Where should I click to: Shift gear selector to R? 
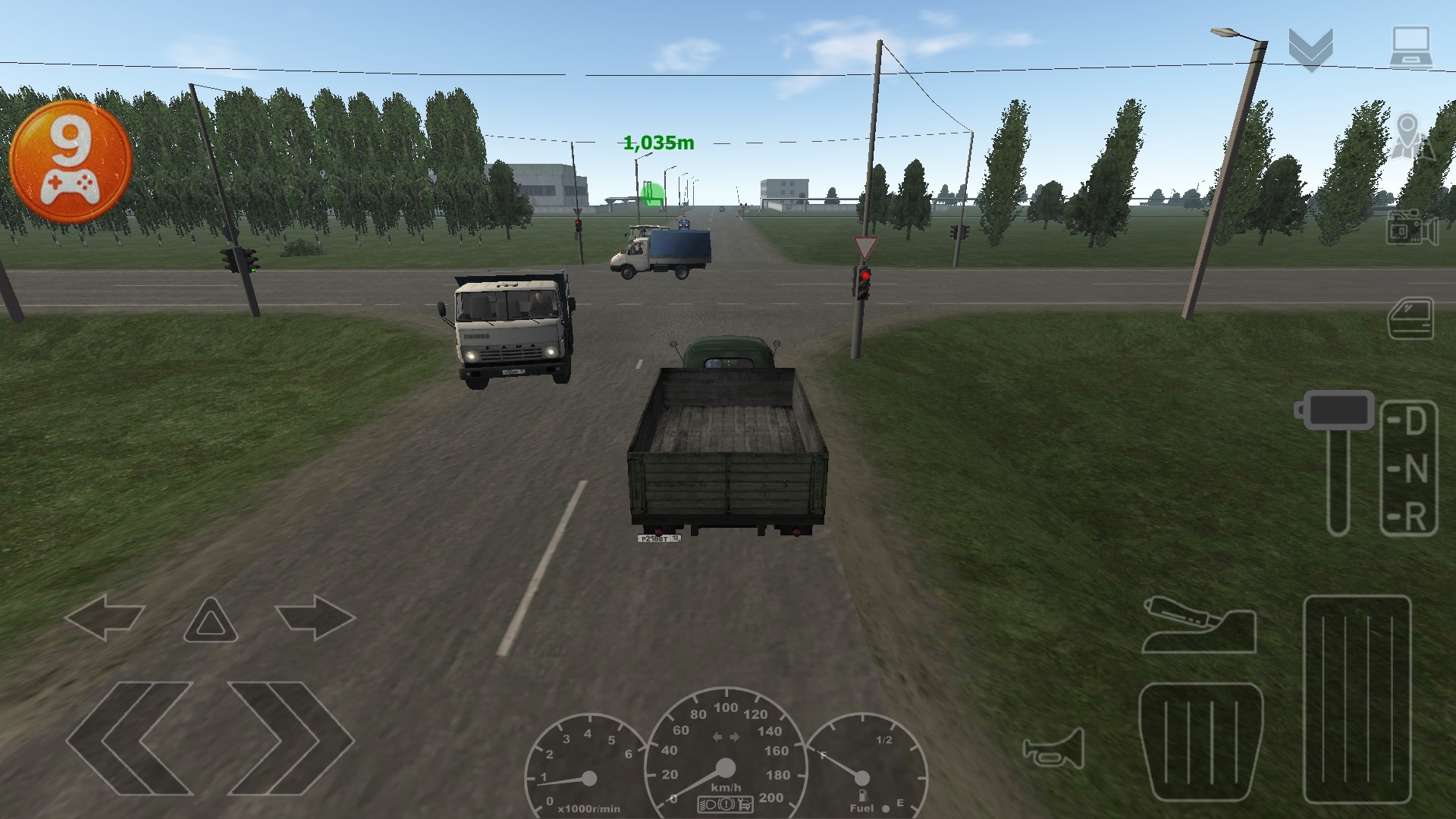1411,517
